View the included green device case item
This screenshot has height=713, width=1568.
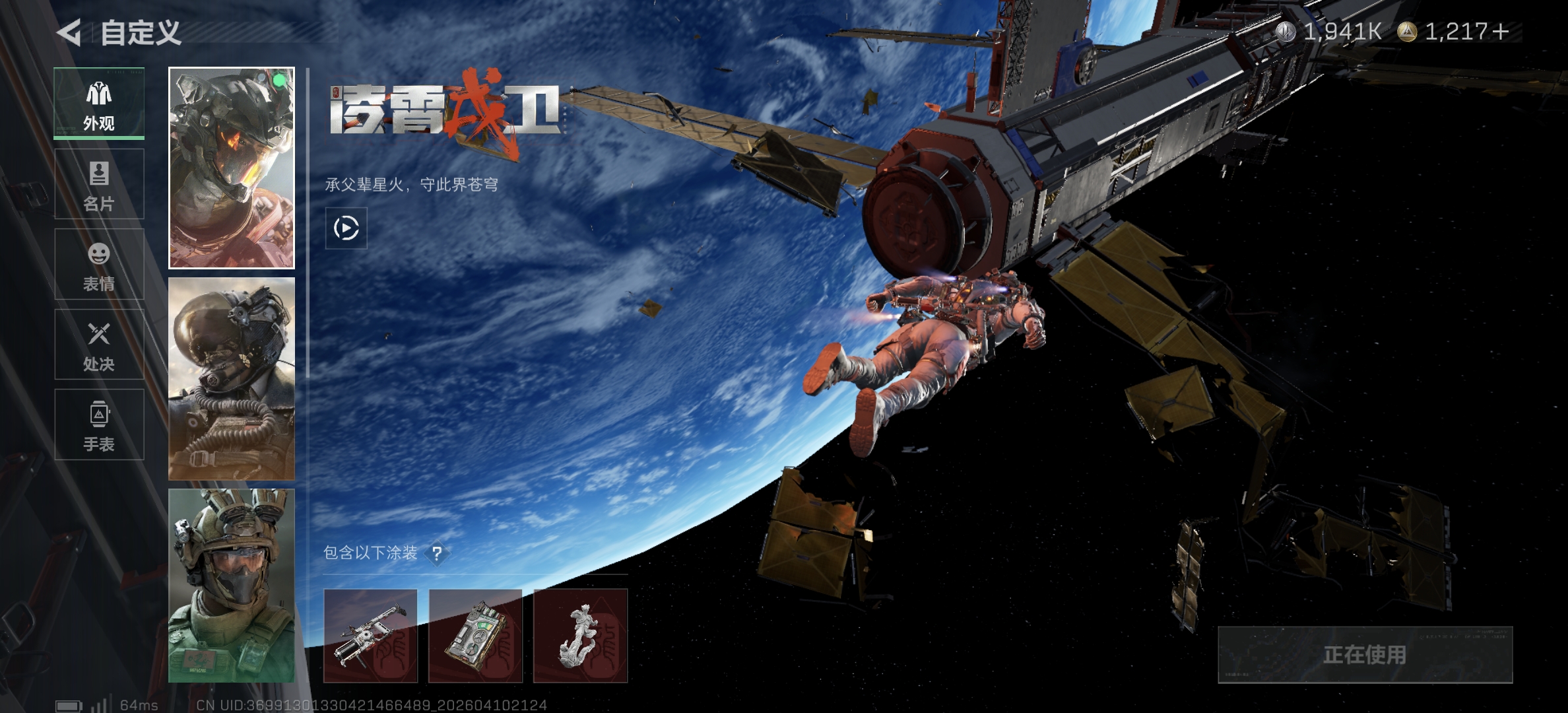[x=475, y=636]
